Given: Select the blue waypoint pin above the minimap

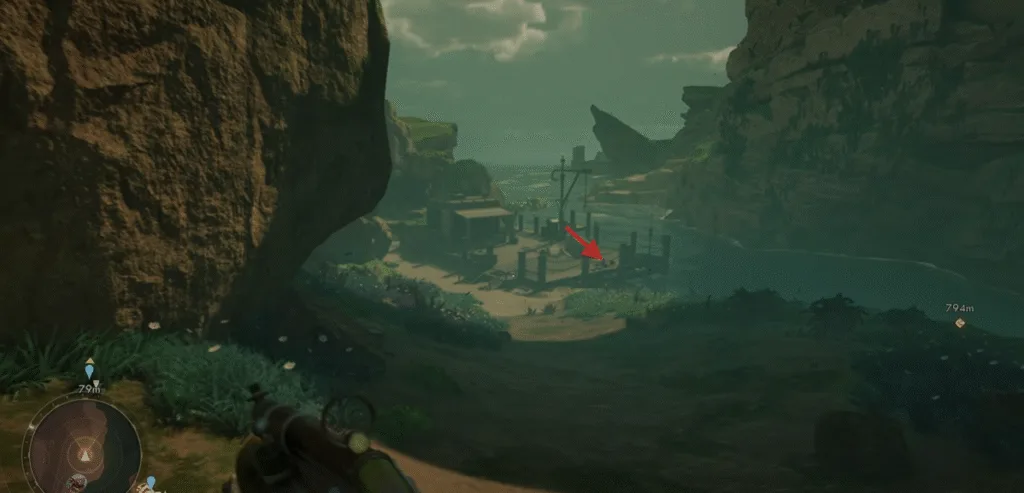Looking at the screenshot, I should click(x=90, y=372).
